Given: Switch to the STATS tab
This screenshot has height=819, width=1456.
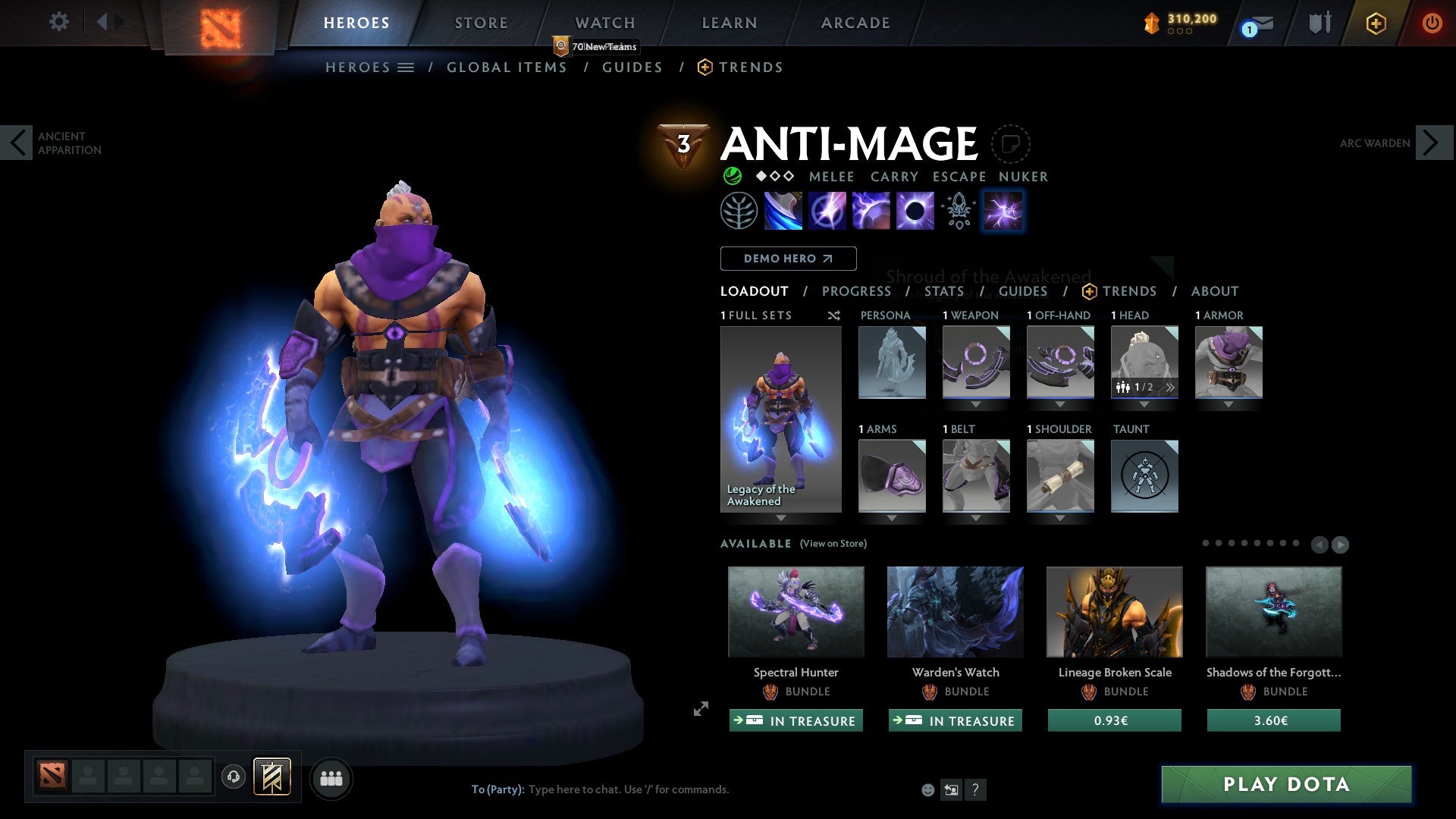Looking at the screenshot, I should coord(944,291).
